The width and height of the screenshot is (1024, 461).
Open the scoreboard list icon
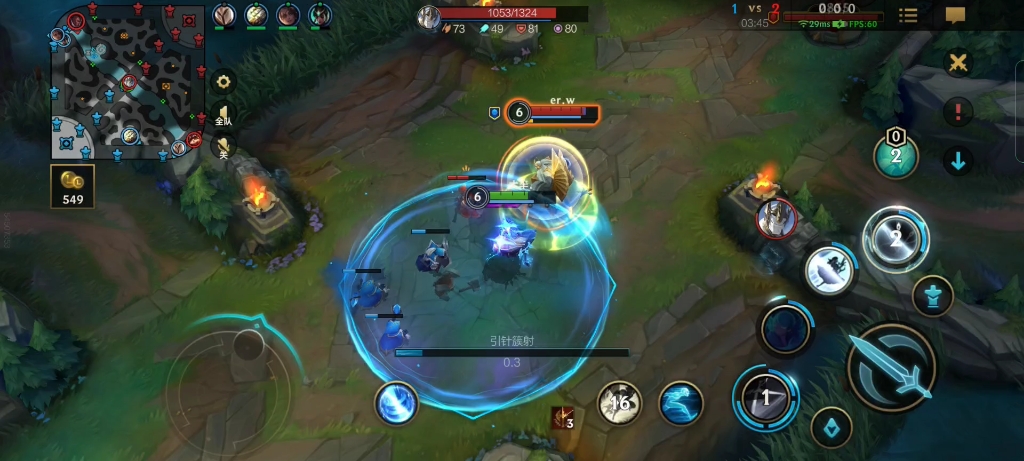pos(908,15)
